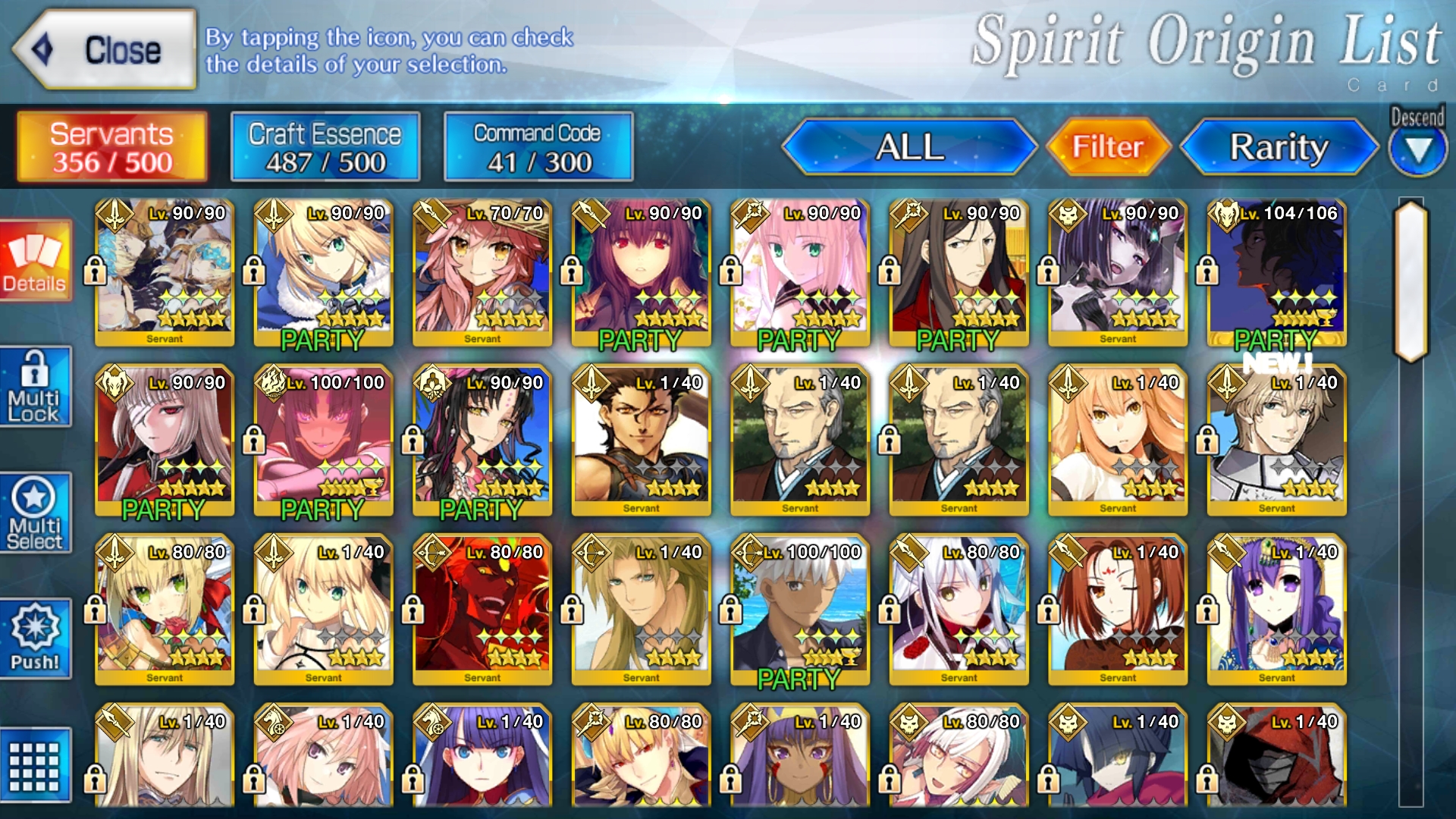This screenshot has width=1456, height=819.
Task: Select the eyepatch servant at Lv. 90/90
Action: 165,442
